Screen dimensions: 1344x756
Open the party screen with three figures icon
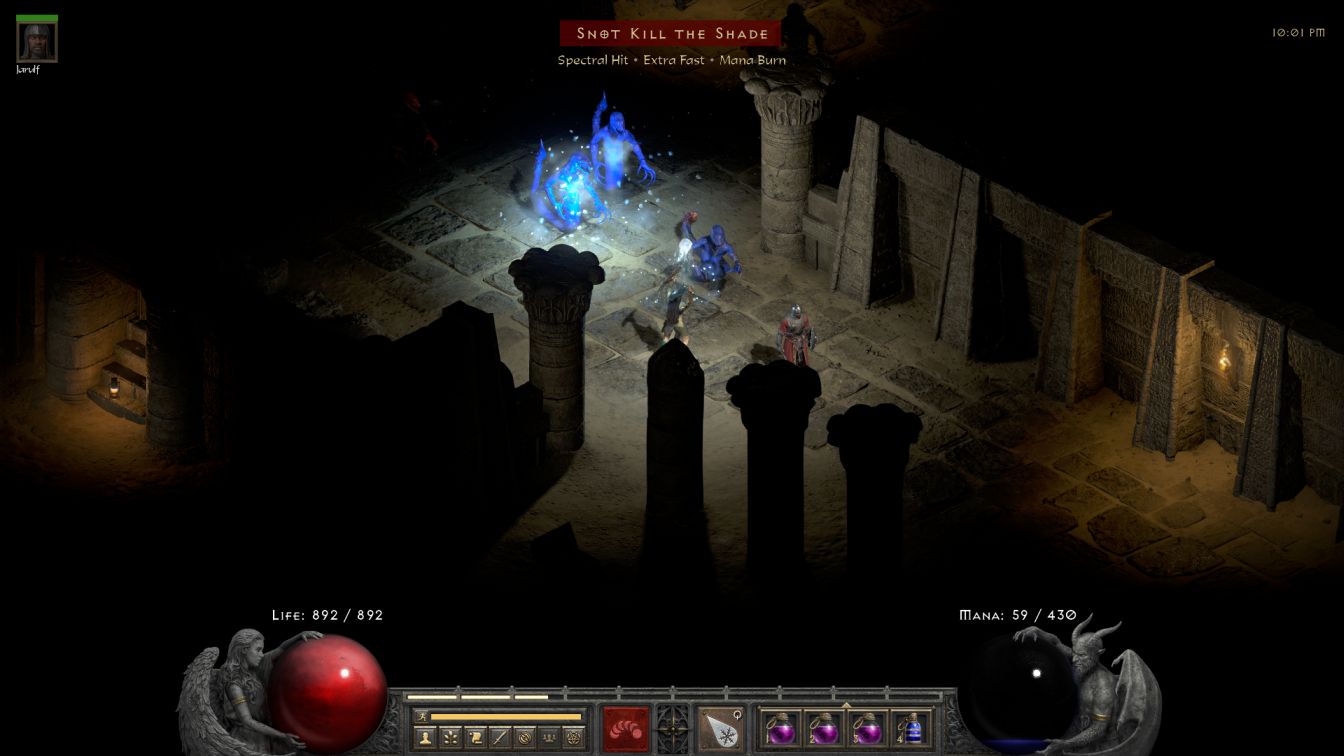click(x=549, y=738)
